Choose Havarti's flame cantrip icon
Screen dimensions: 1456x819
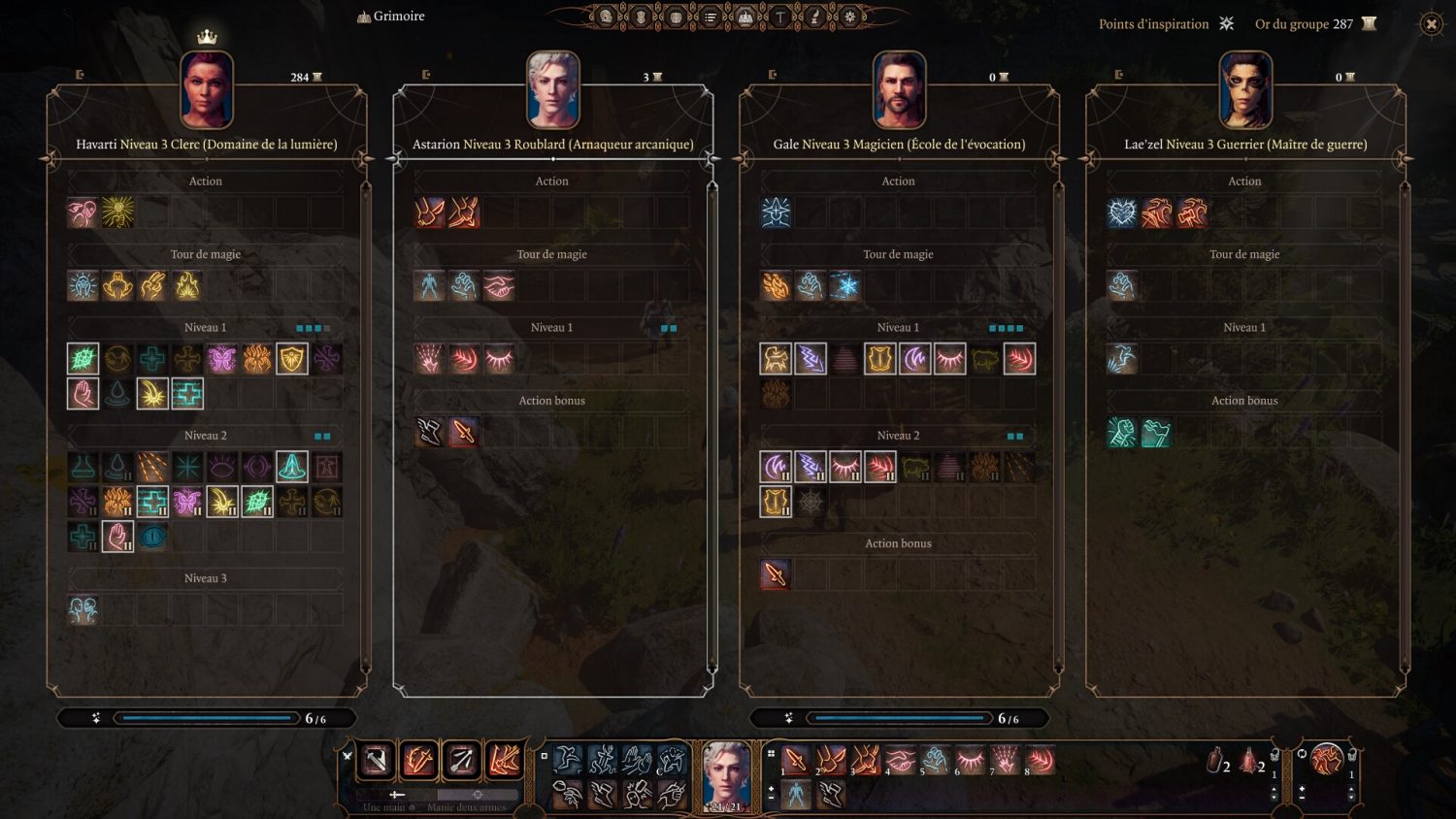187,285
